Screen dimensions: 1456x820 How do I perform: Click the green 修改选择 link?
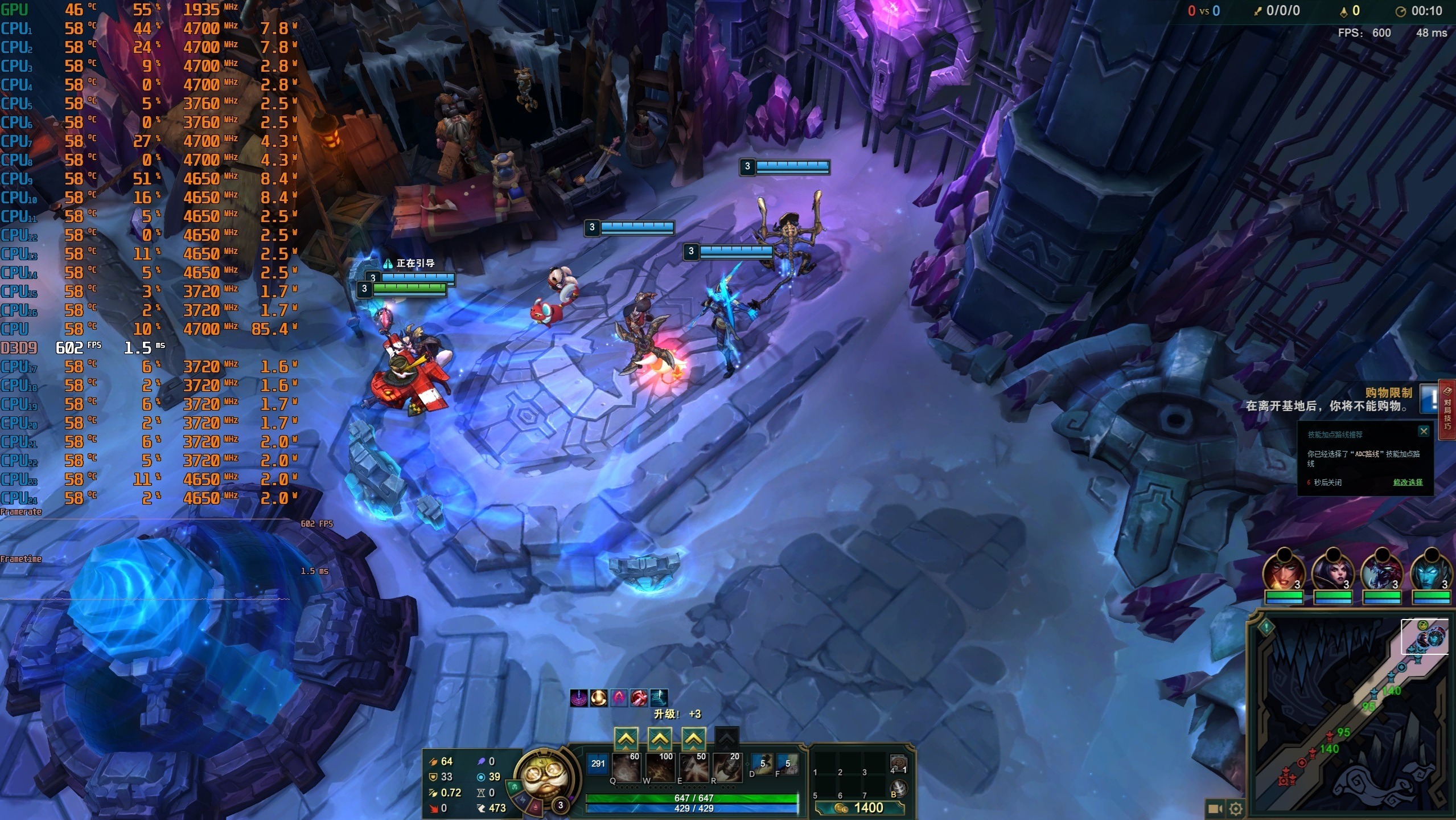(1408, 482)
